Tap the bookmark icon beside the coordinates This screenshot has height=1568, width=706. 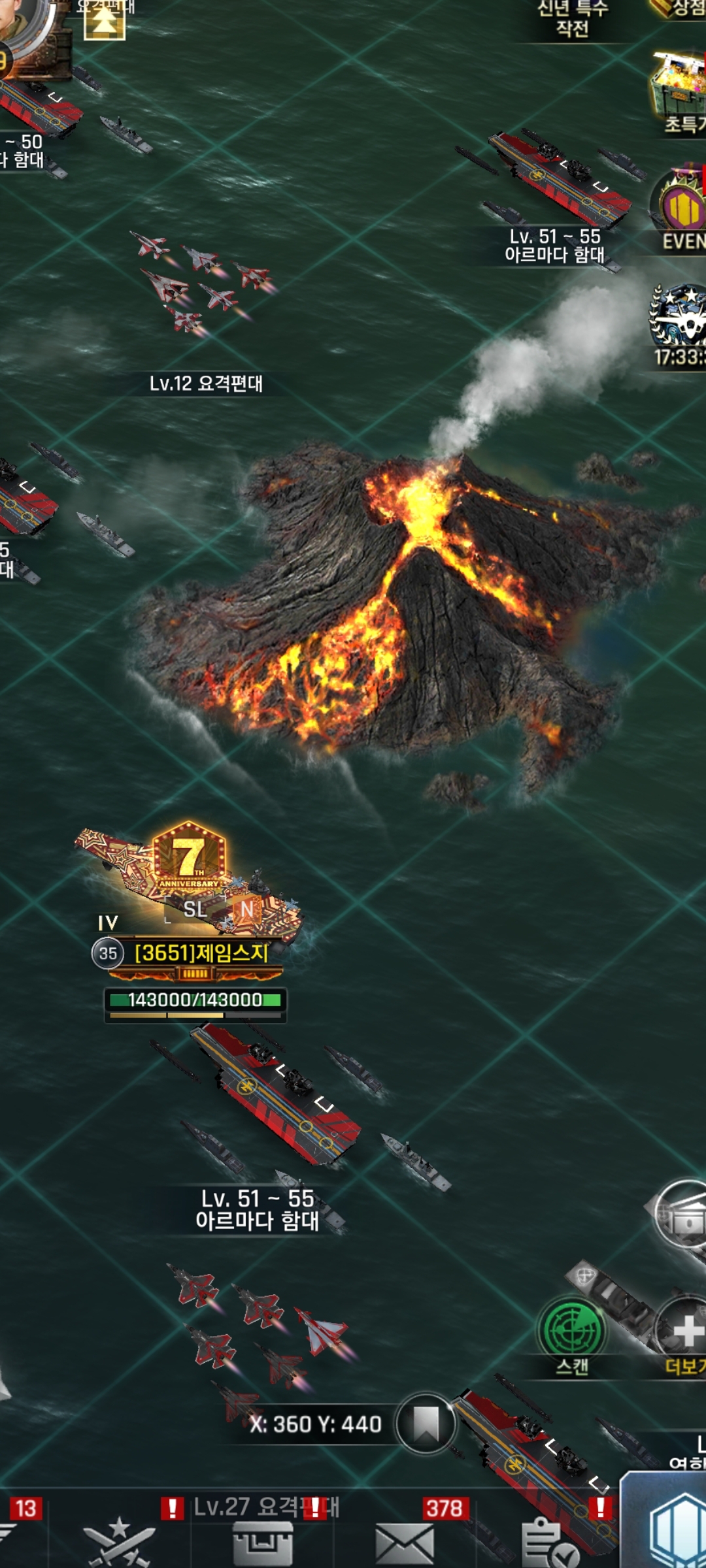point(426,1423)
